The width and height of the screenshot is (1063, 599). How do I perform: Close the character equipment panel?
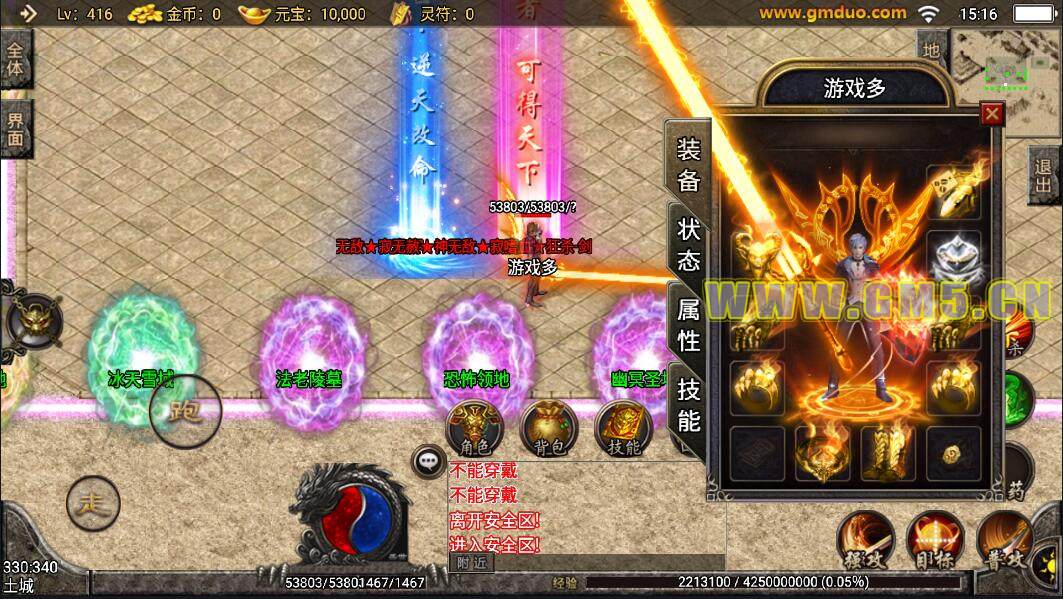(x=992, y=114)
